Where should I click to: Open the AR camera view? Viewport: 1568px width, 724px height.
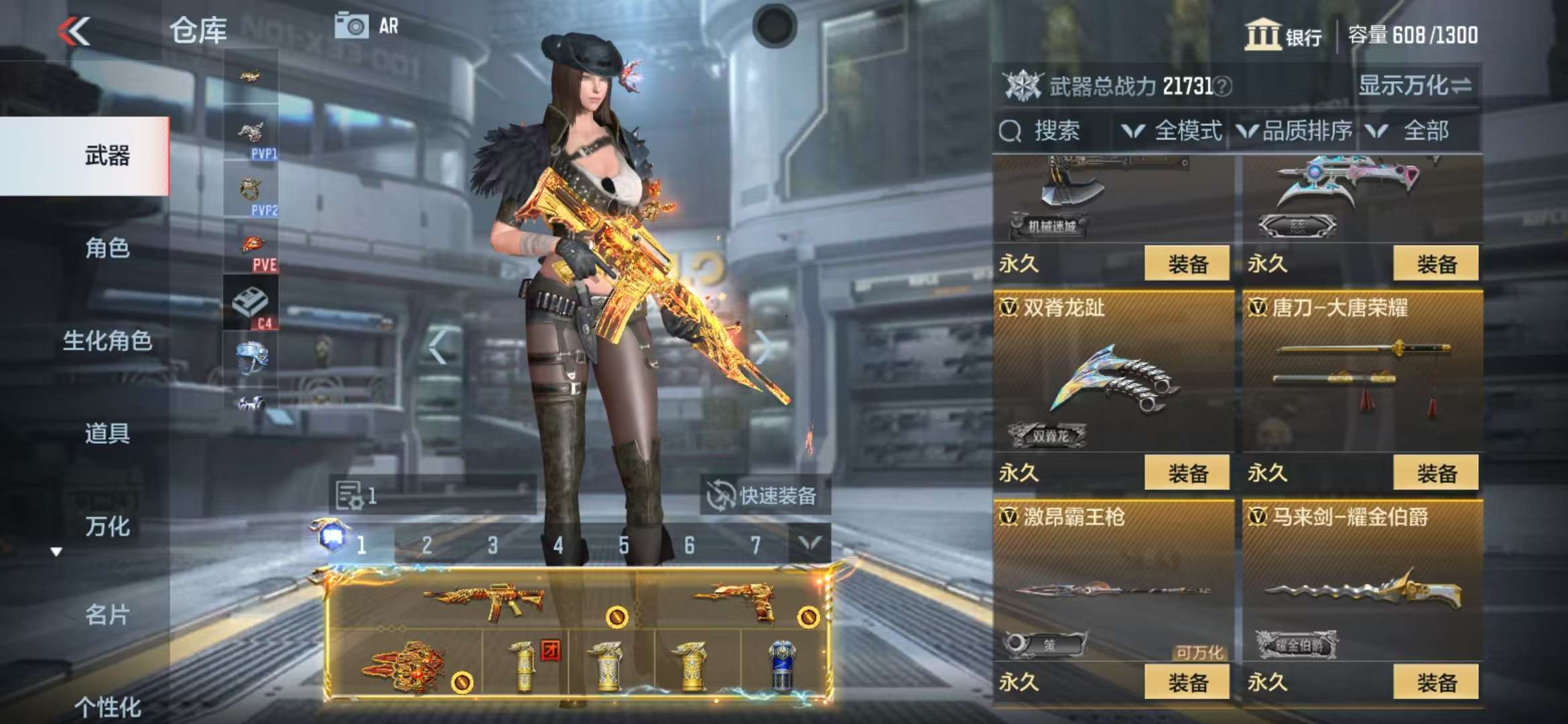(x=367, y=26)
